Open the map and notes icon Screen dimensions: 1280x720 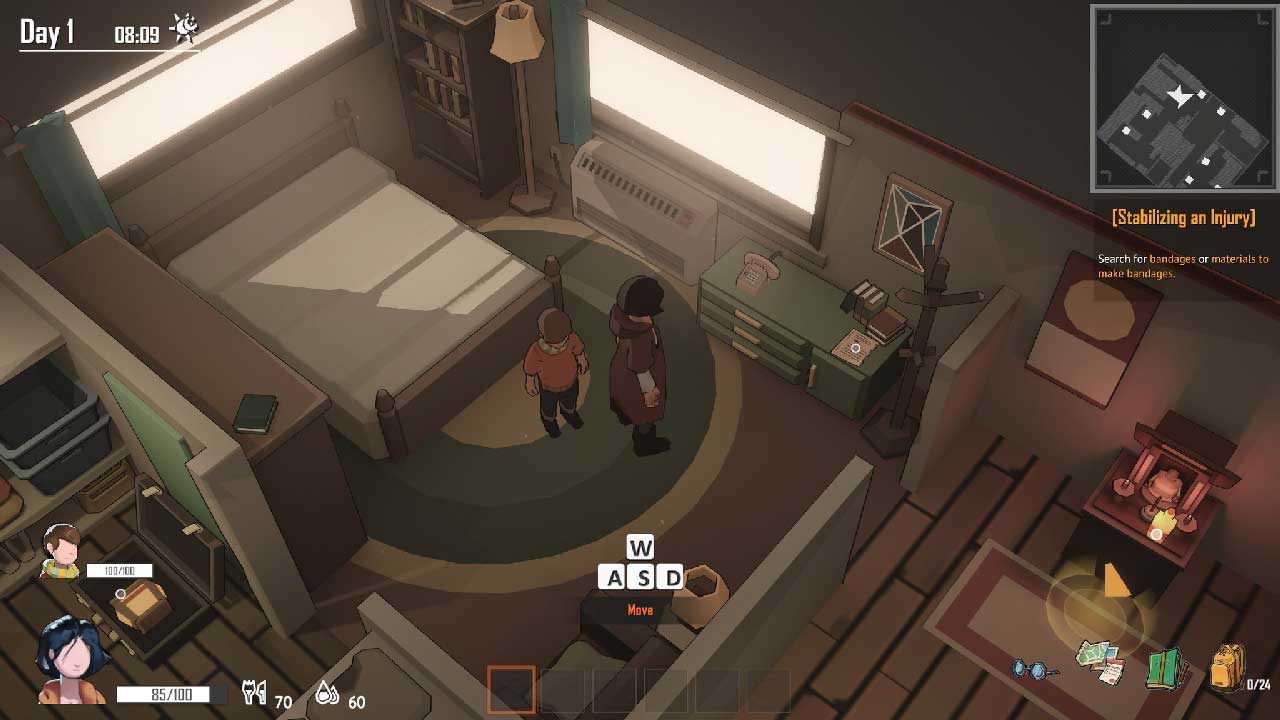1100,662
